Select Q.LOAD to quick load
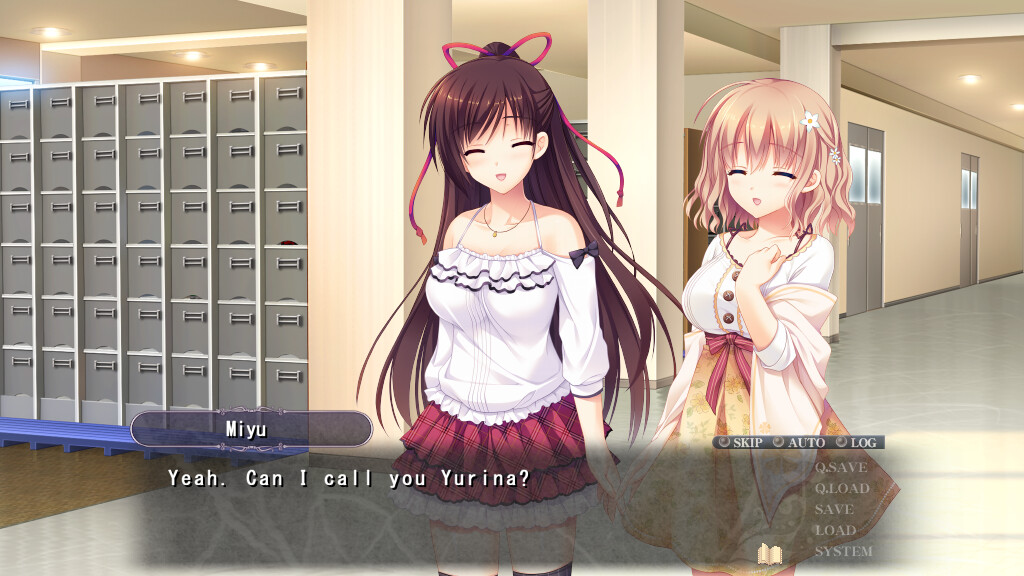Screen dimensions: 1024x576 click(841, 488)
